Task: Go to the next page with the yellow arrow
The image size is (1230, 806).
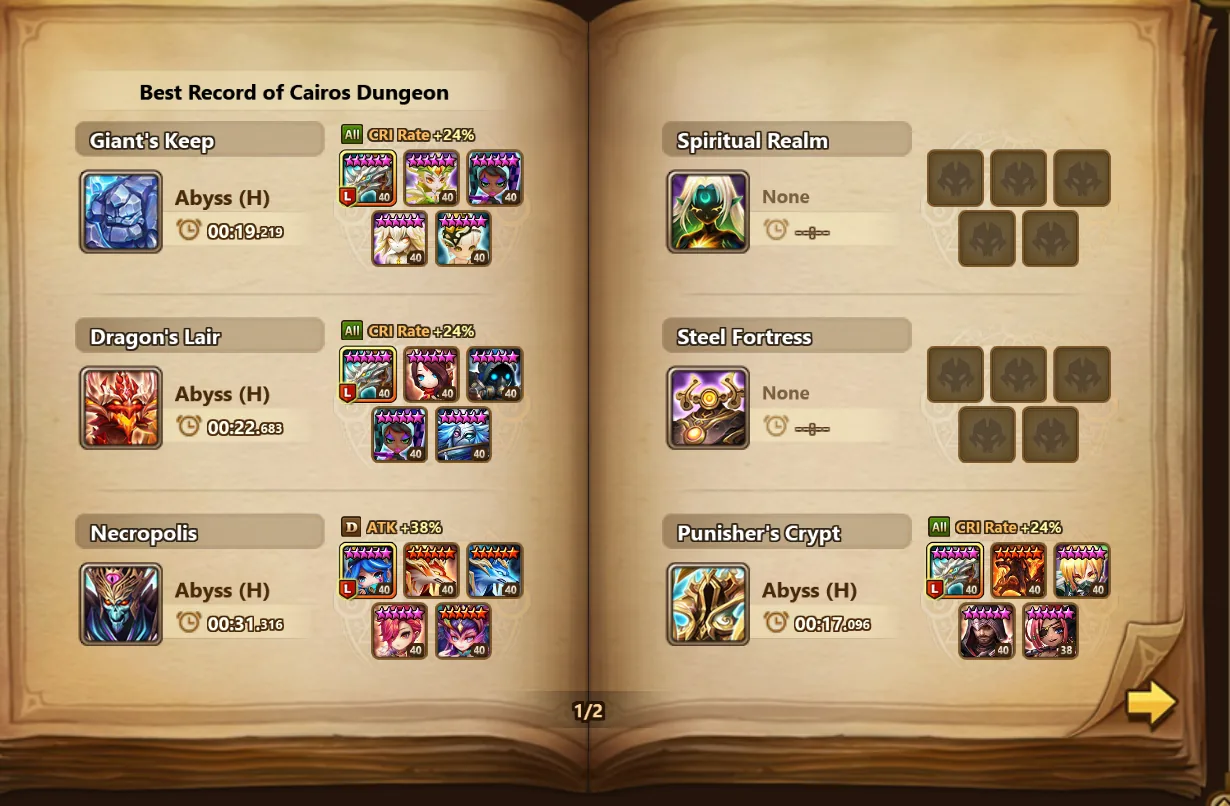Action: 1150,703
